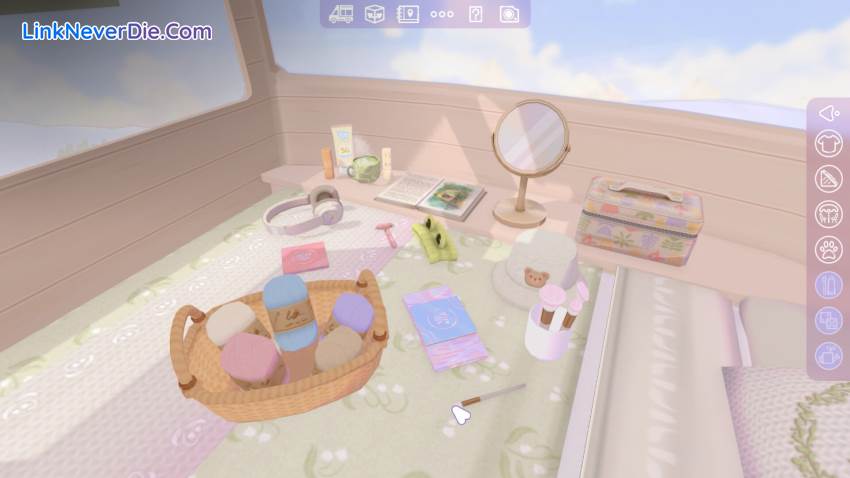This screenshot has width=850, height=478.
Task: Collapse the side panel with the arrow
Action: coord(828,113)
